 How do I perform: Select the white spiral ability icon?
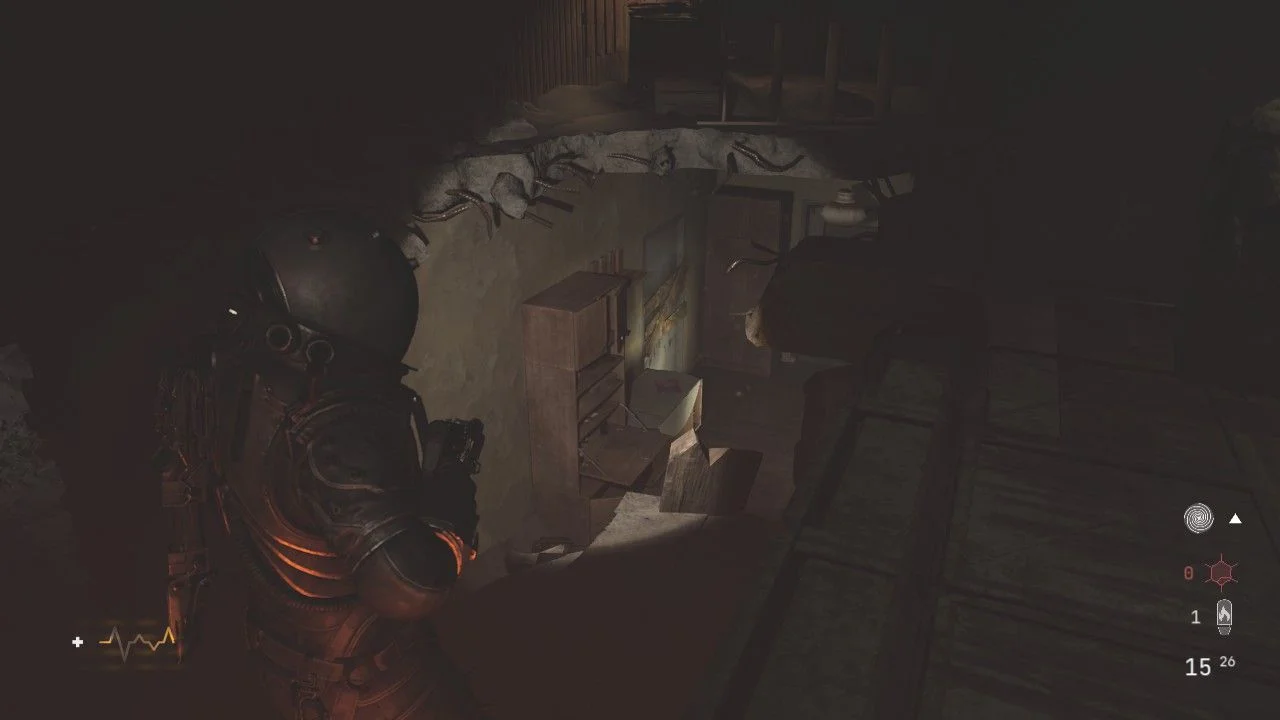click(x=1199, y=518)
